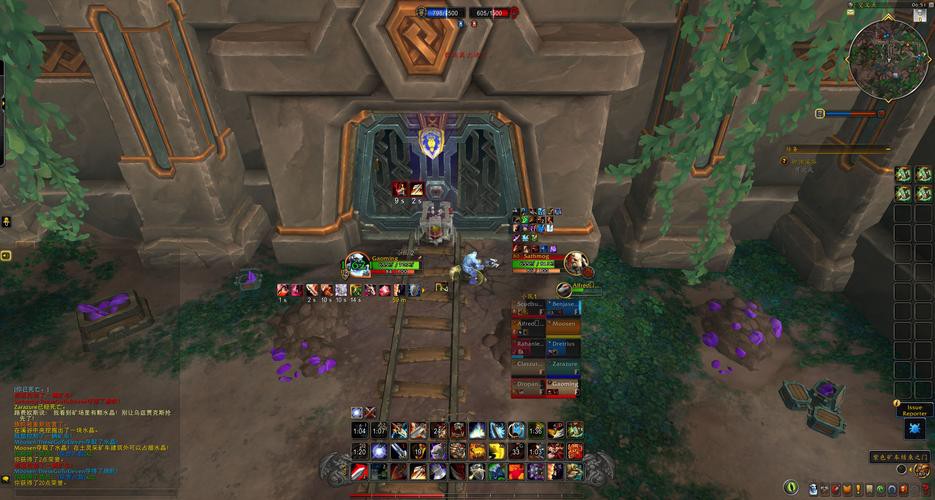935x500 pixels.
Task: Click the Issue Reporter bug icon
Action: [915, 429]
